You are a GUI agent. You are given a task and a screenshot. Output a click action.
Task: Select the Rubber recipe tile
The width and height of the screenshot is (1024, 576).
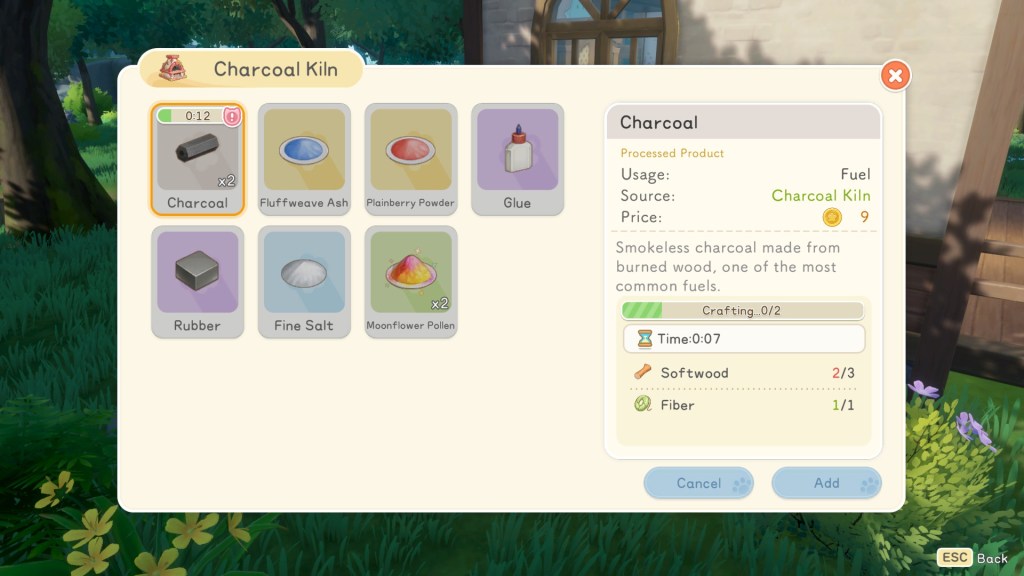(197, 282)
